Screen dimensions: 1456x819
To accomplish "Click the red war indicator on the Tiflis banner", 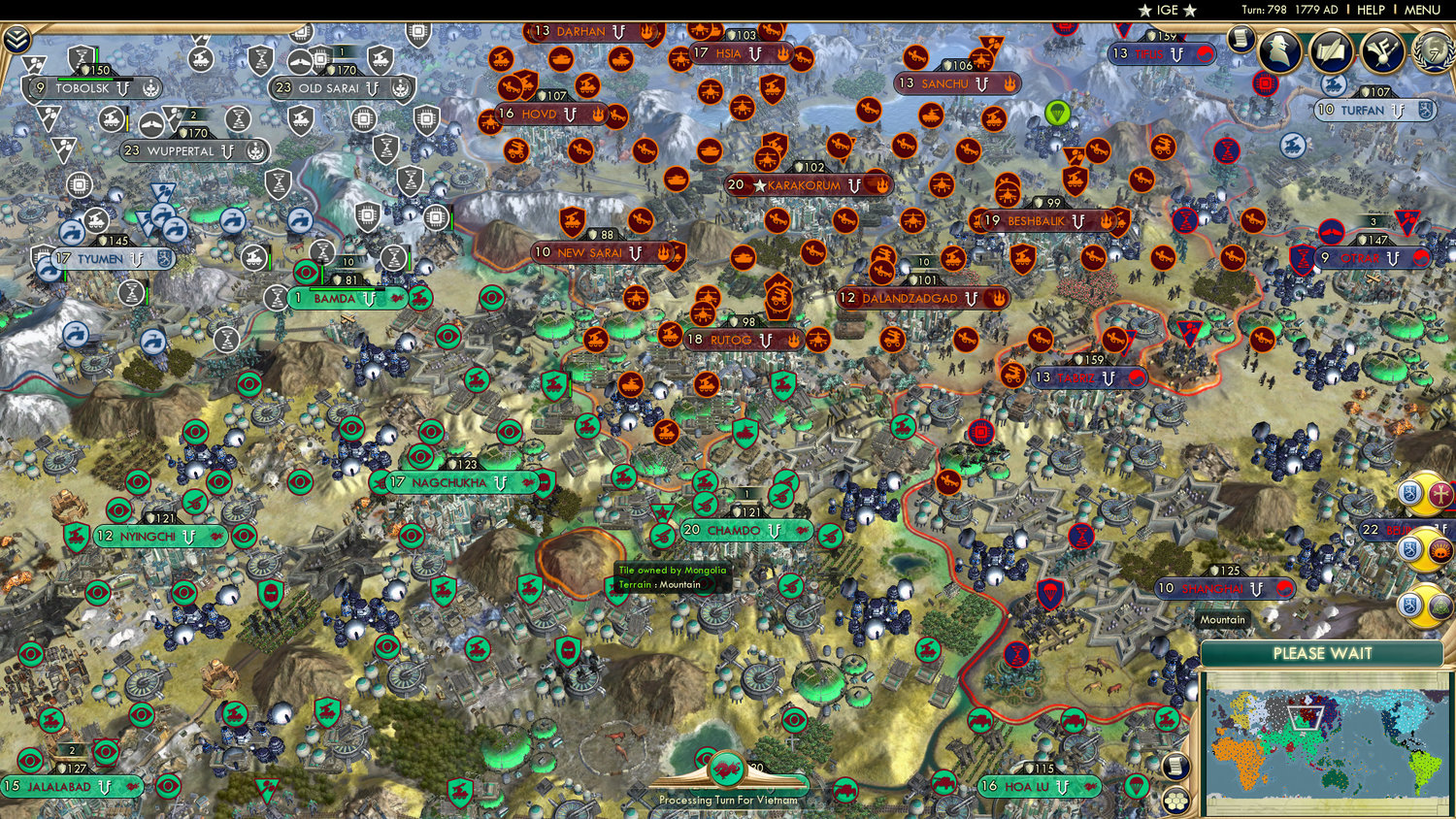I will click(x=1206, y=55).
